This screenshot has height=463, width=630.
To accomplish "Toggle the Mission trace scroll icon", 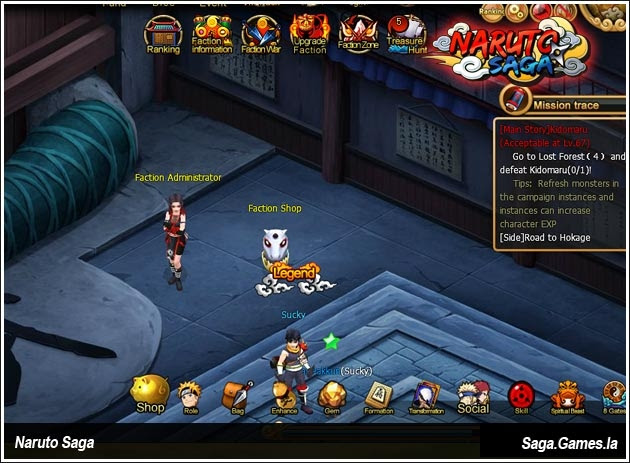I will click(x=516, y=99).
